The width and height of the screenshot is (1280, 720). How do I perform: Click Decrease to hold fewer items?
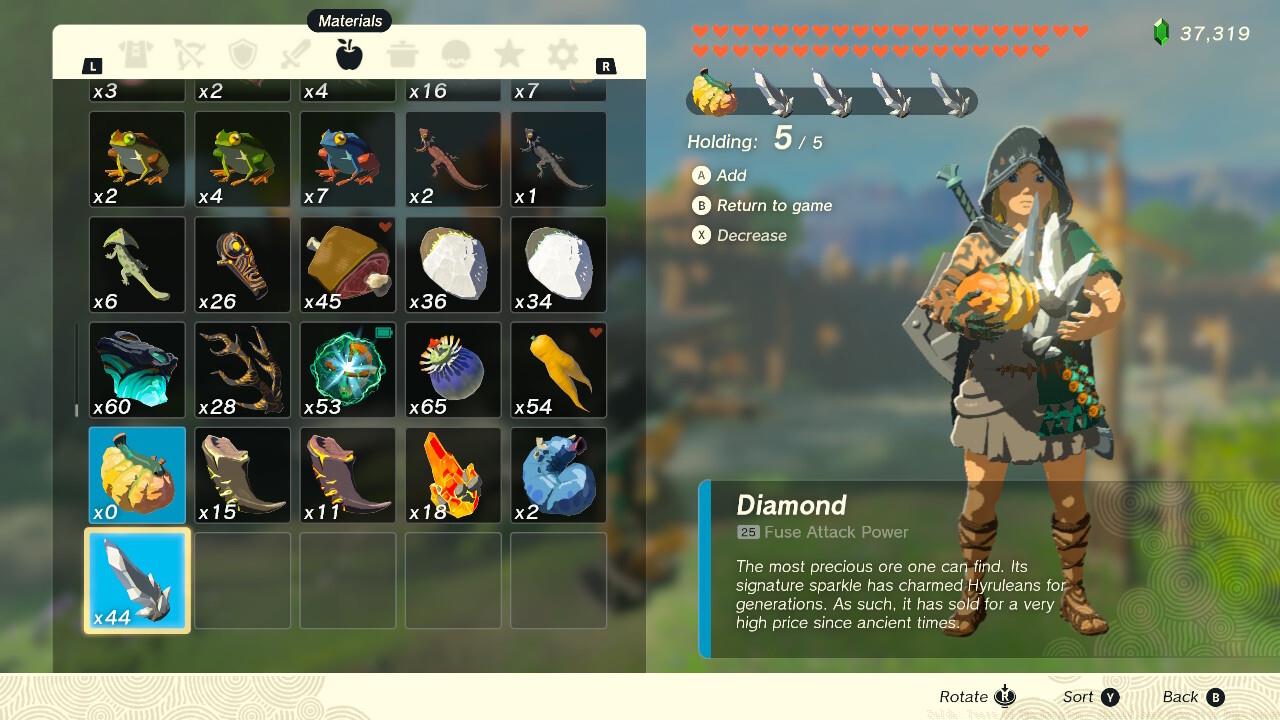[x=745, y=235]
